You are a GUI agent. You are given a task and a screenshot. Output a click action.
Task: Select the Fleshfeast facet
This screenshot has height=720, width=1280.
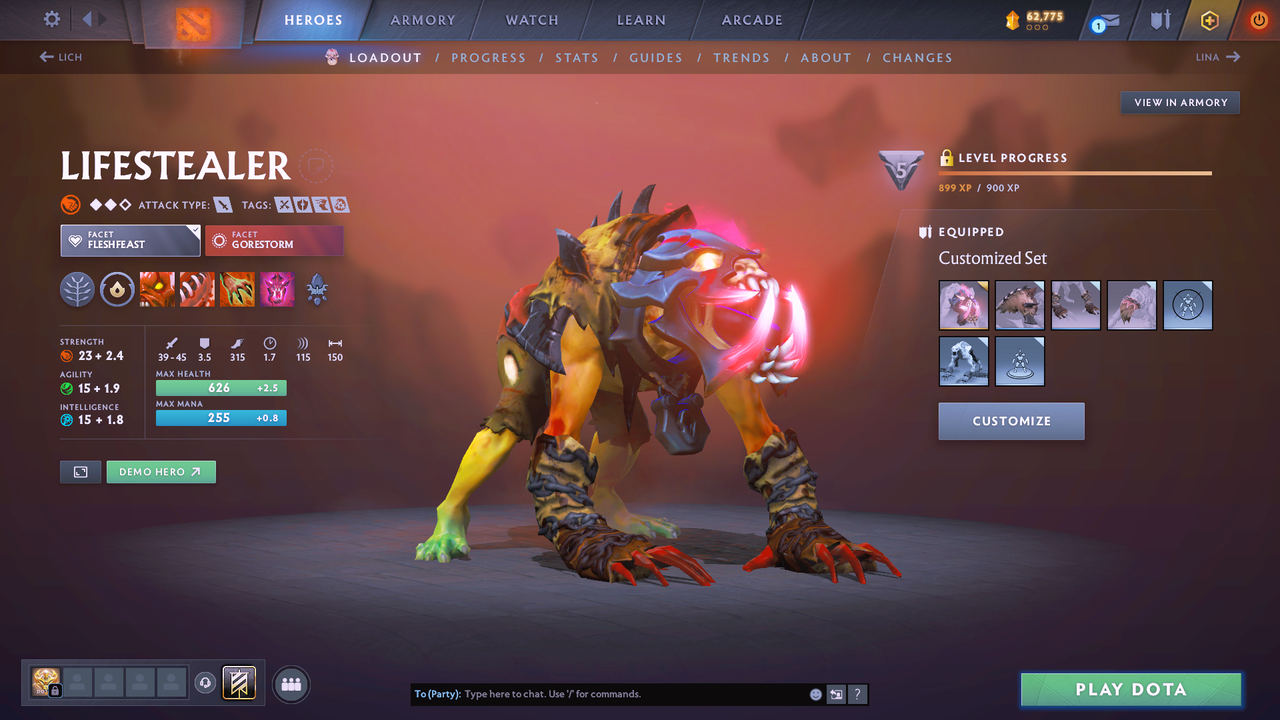(x=130, y=240)
